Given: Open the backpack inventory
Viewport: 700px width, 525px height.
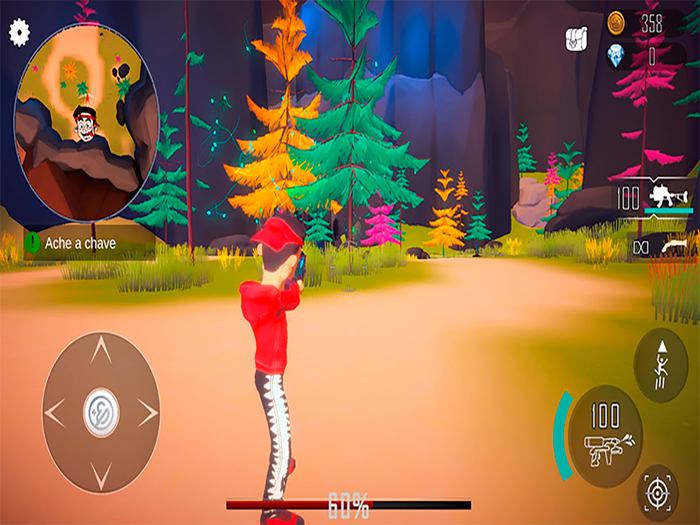Looking at the screenshot, I should point(576,38).
